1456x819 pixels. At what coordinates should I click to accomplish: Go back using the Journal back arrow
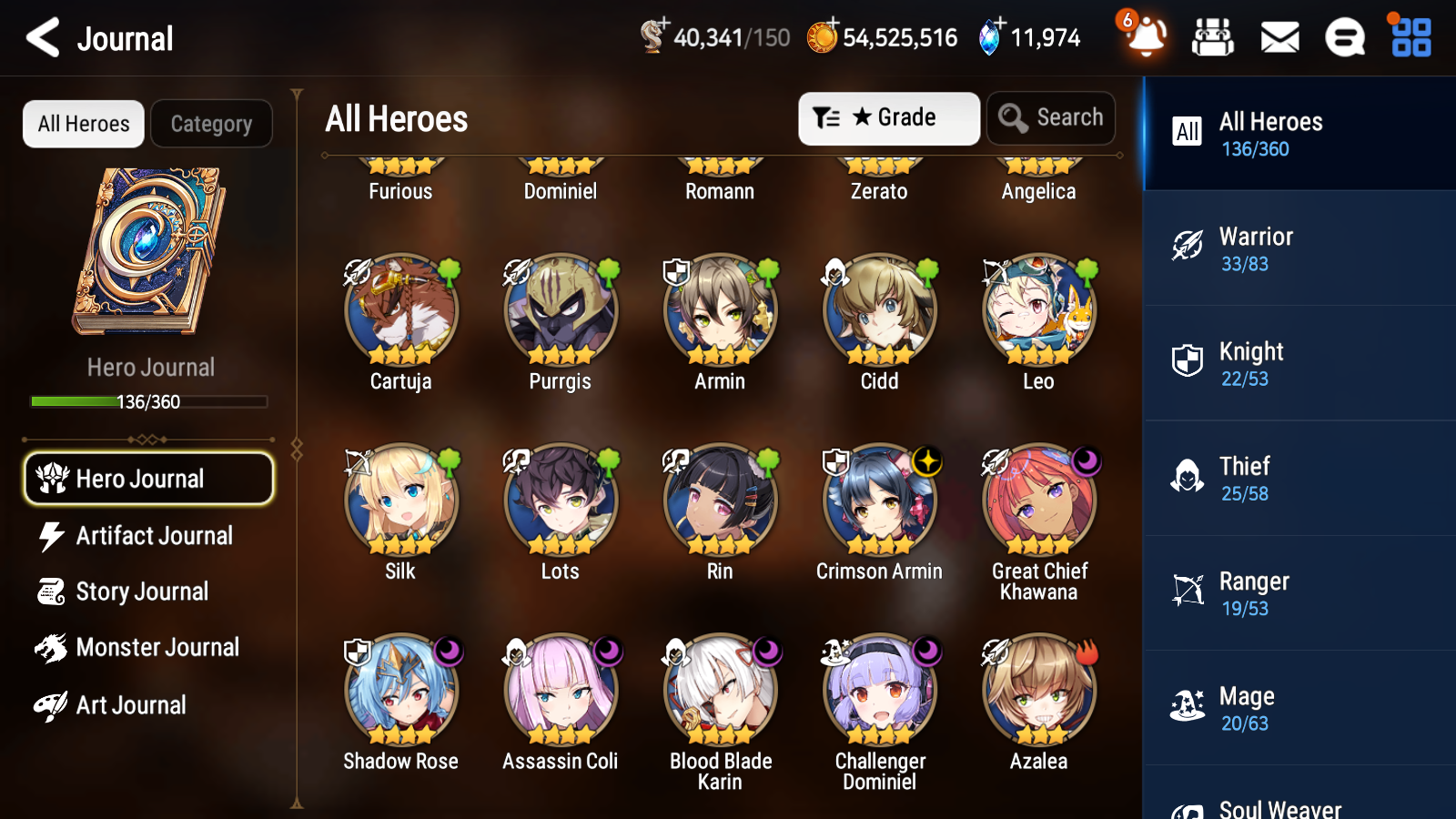pos(41,37)
